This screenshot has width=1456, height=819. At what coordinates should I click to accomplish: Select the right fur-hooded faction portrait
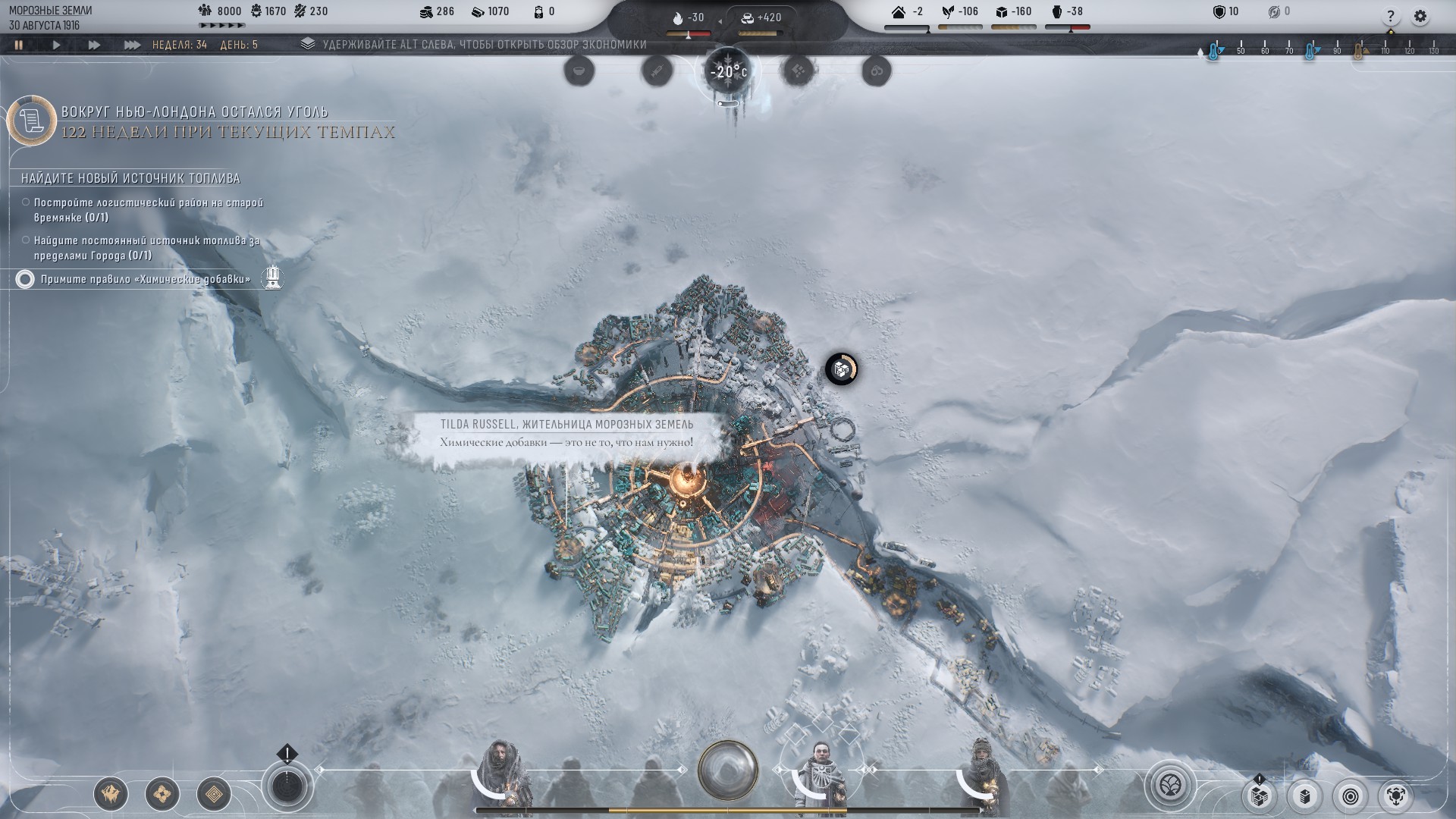984,773
